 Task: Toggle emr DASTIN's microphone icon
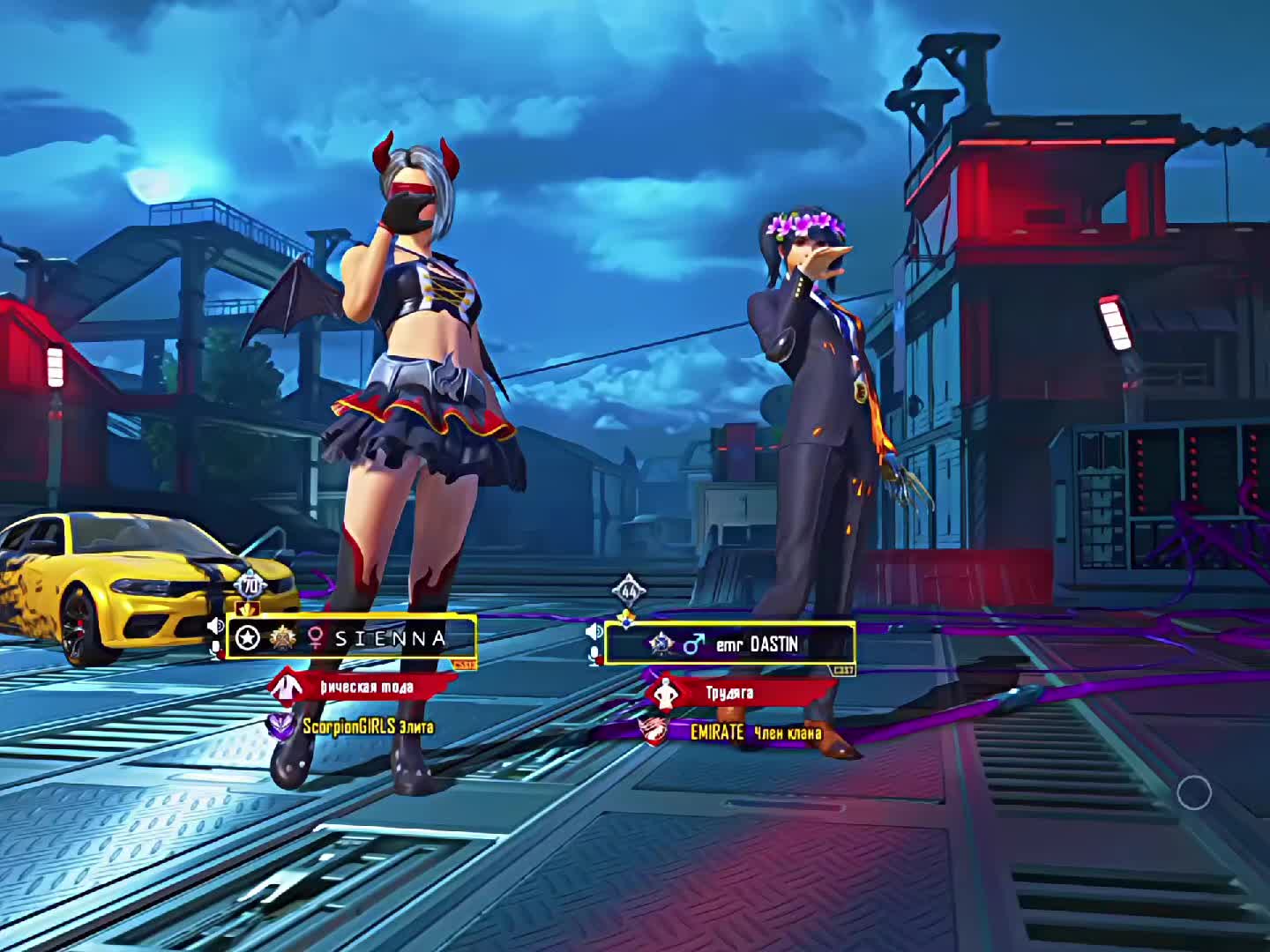pyautogui.click(x=594, y=654)
